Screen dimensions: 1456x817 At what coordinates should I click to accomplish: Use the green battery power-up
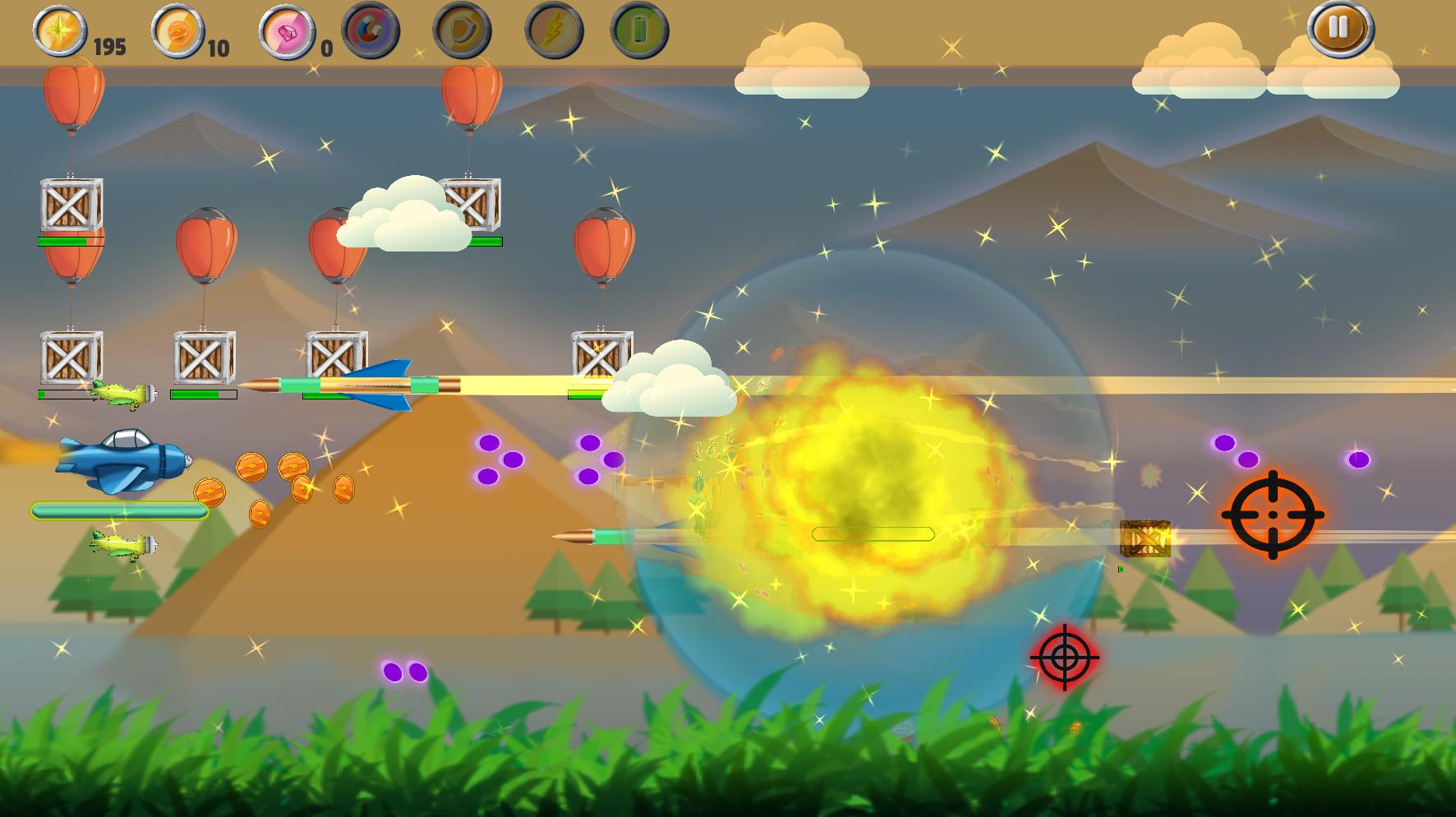coord(639,31)
